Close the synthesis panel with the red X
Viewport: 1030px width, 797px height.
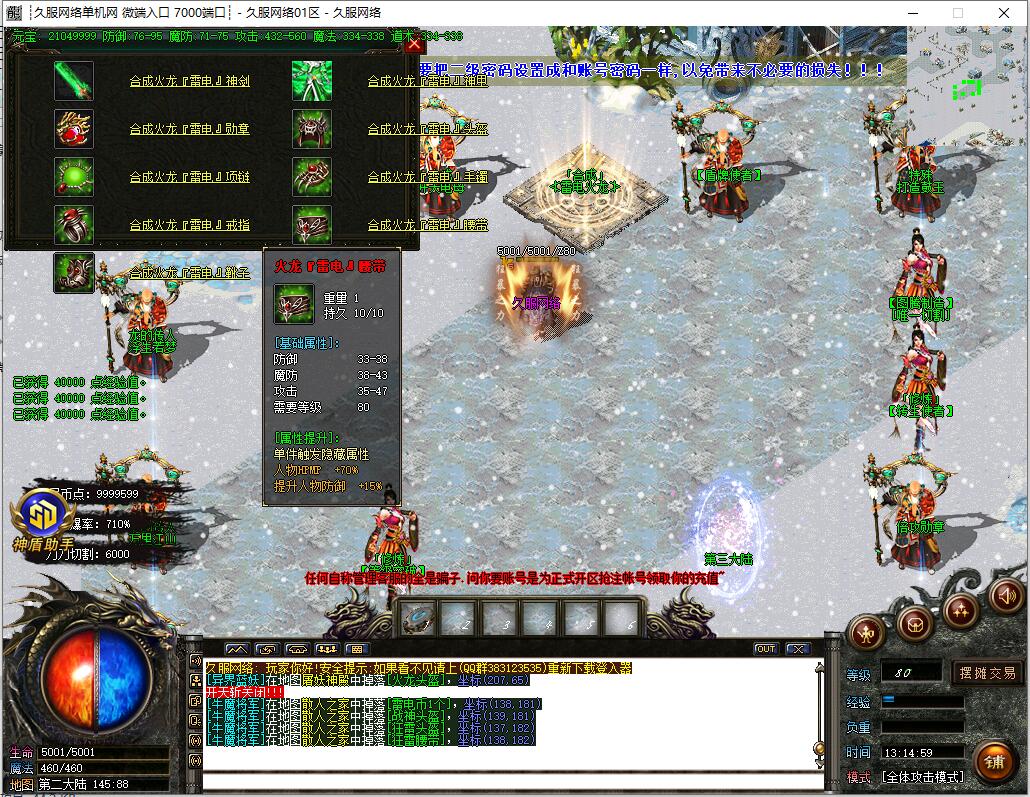(x=414, y=44)
